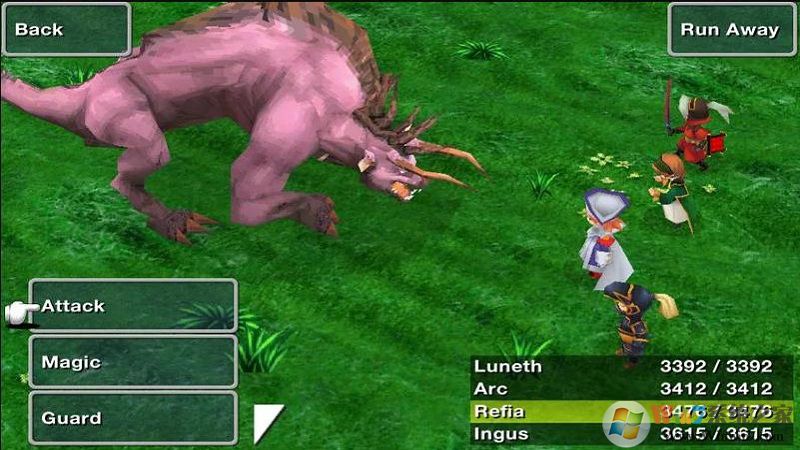Open the Magic command menu

(x=133, y=362)
